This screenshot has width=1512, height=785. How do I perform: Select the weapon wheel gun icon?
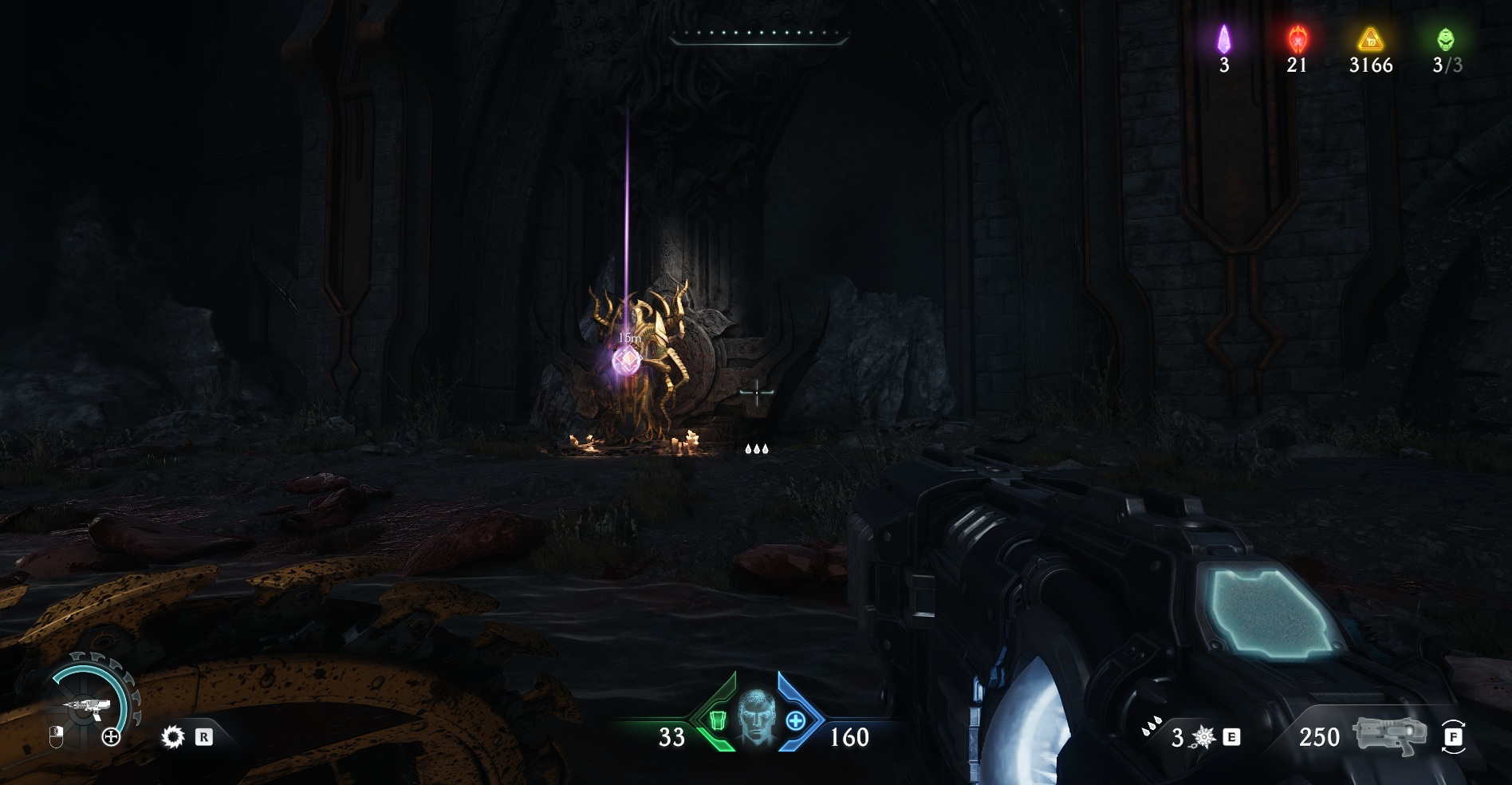pyautogui.click(x=84, y=707)
